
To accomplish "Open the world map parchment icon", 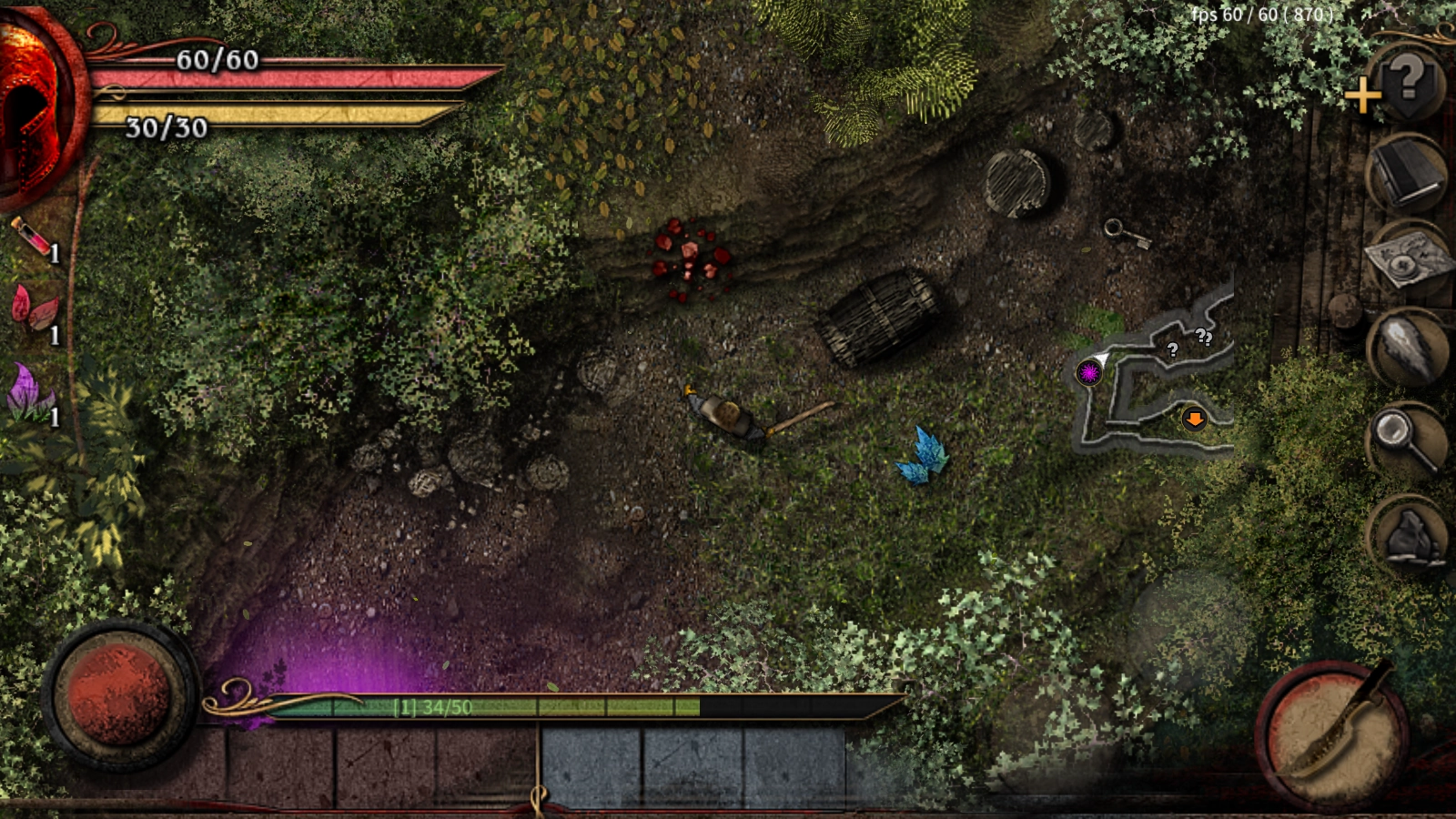I will point(1407,262).
